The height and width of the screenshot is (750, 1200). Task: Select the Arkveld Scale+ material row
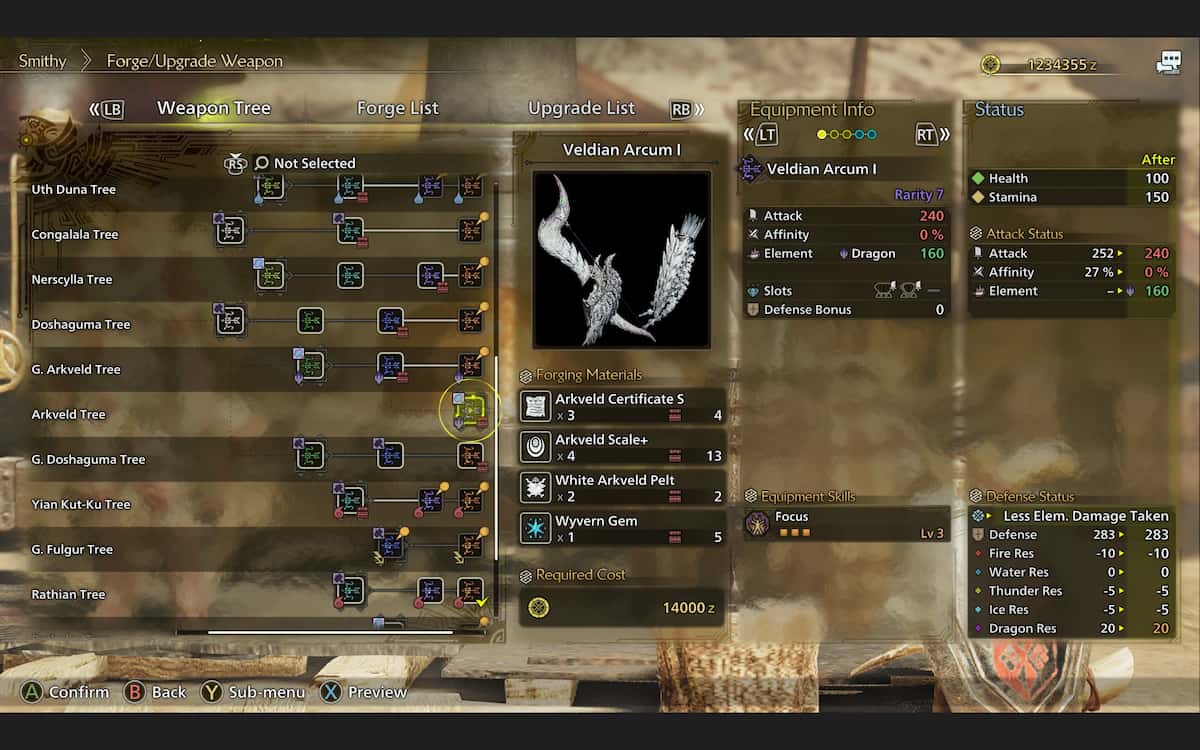(621, 447)
